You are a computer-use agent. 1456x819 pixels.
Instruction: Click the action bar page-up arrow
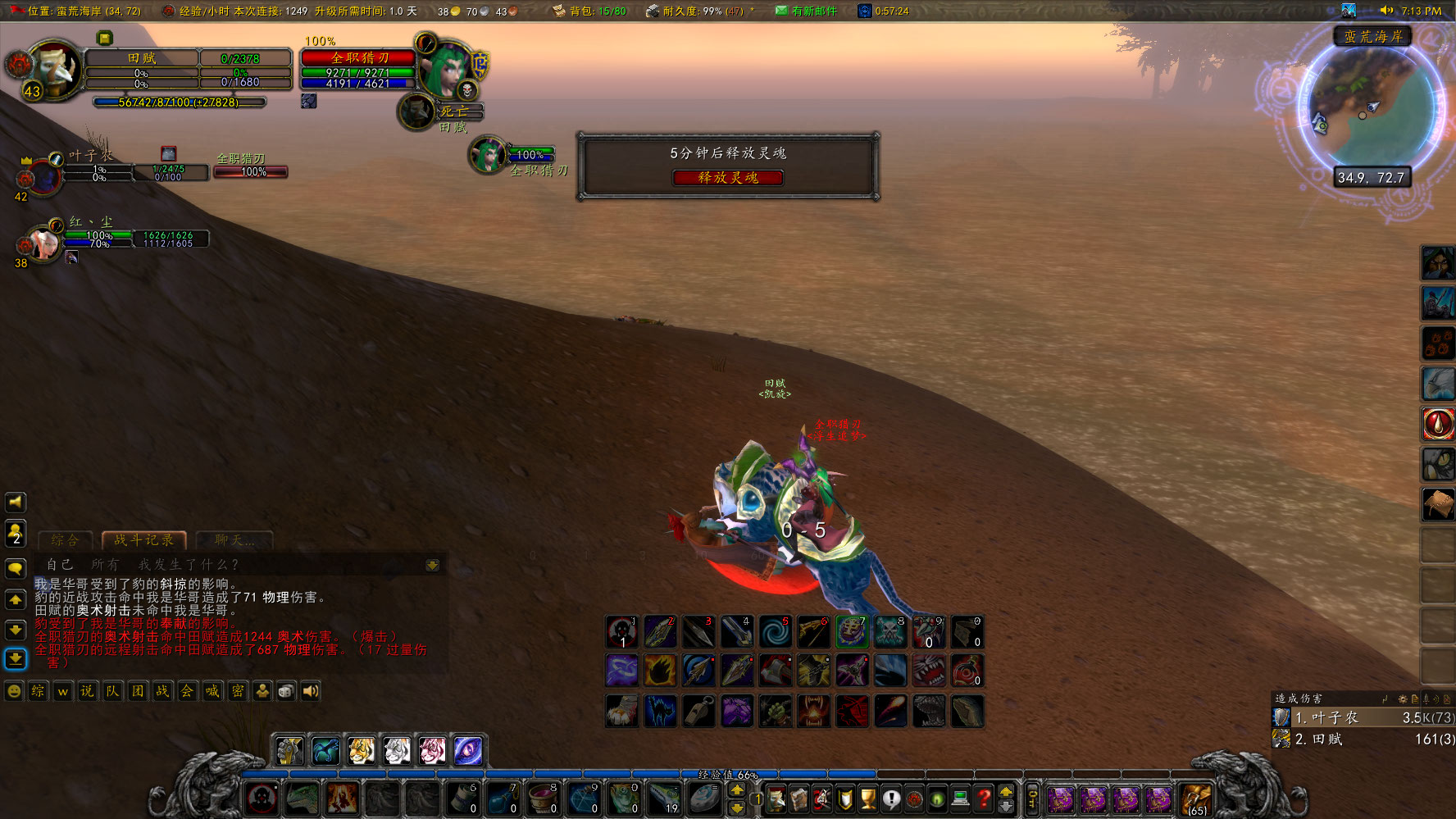[737, 789]
